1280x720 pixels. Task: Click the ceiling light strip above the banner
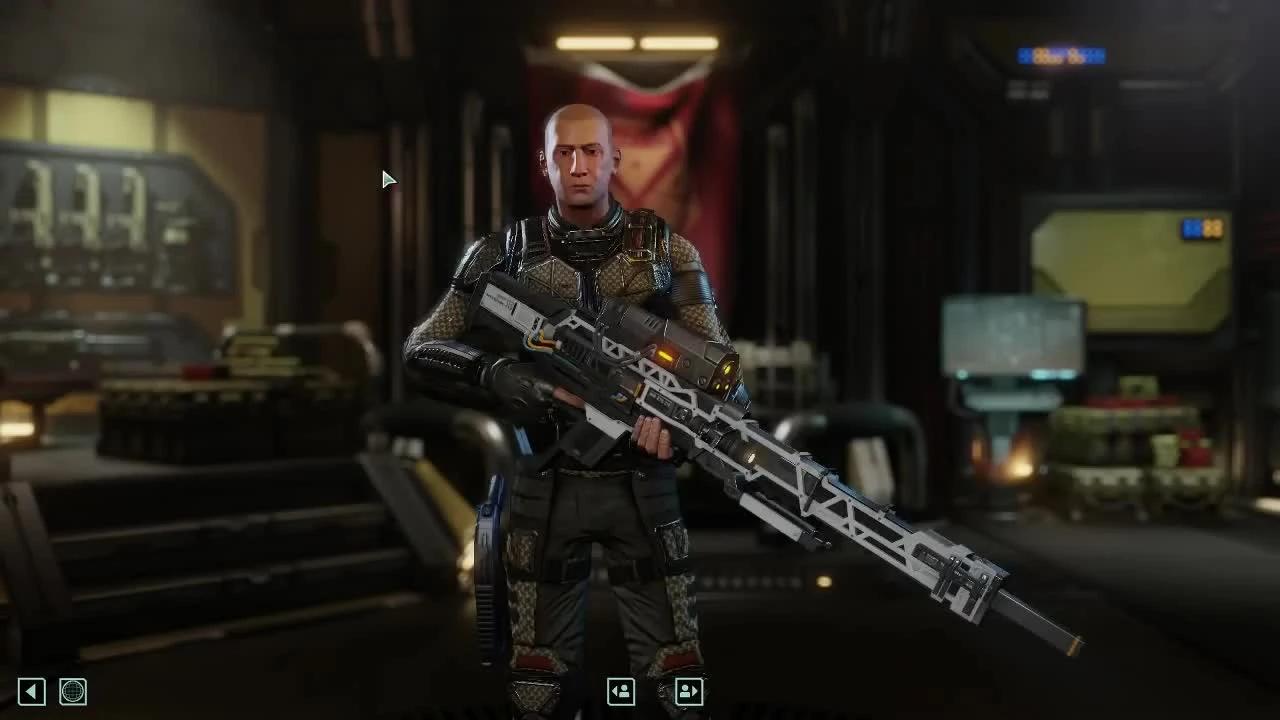coord(635,42)
